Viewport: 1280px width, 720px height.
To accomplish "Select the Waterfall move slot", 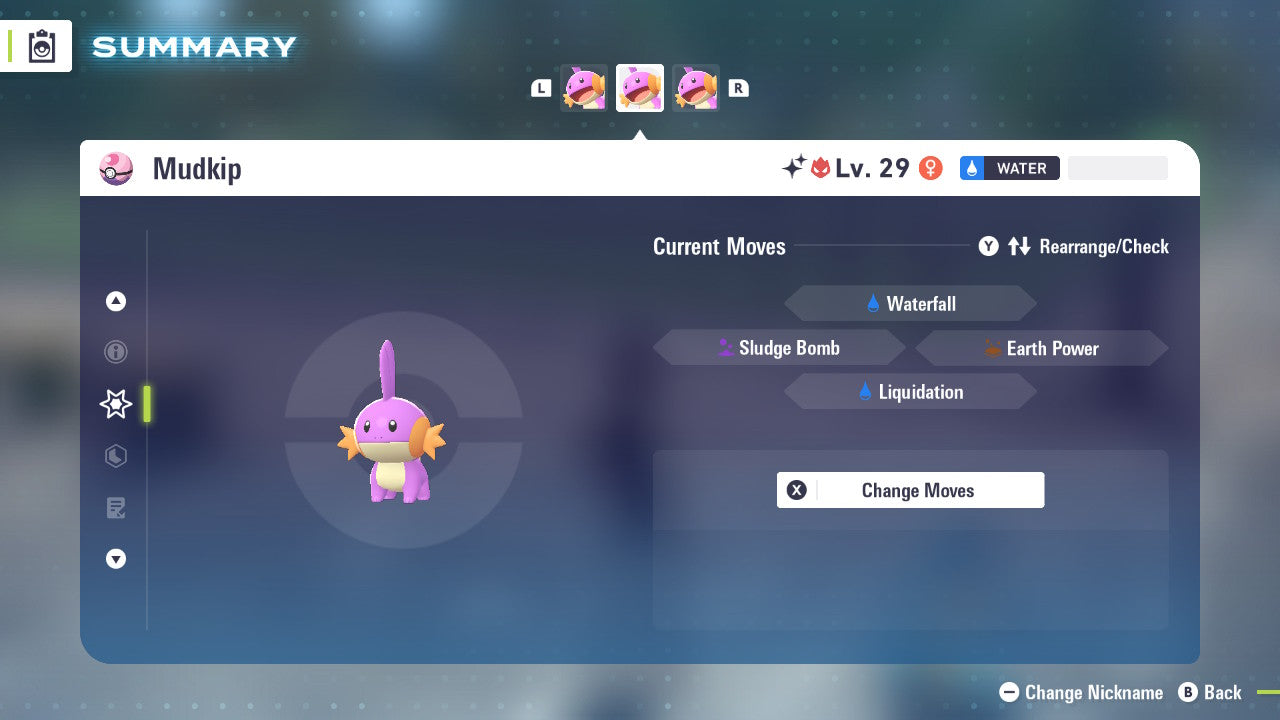I will tap(910, 303).
